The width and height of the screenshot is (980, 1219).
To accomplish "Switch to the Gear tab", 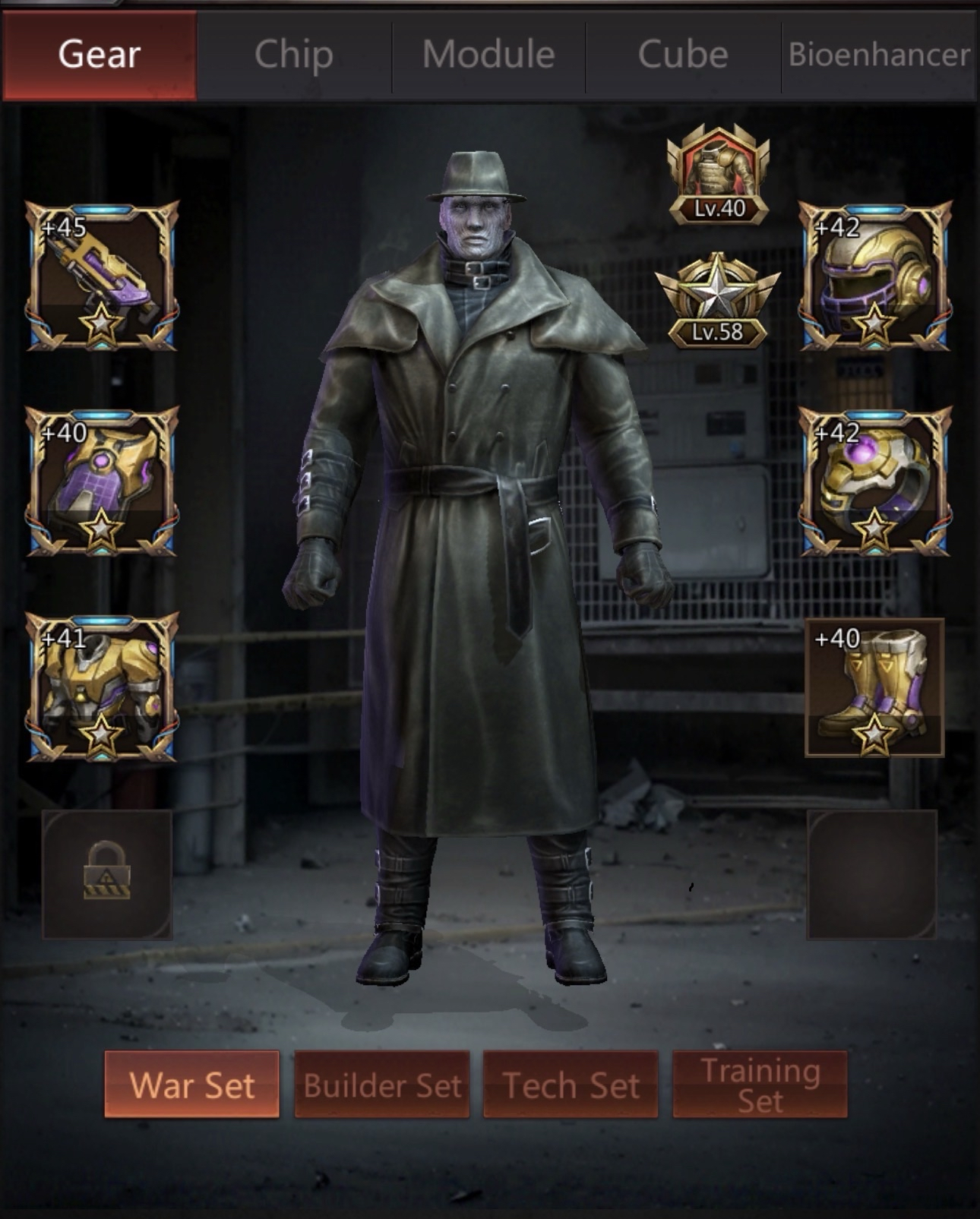I will pyautogui.click(x=100, y=55).
